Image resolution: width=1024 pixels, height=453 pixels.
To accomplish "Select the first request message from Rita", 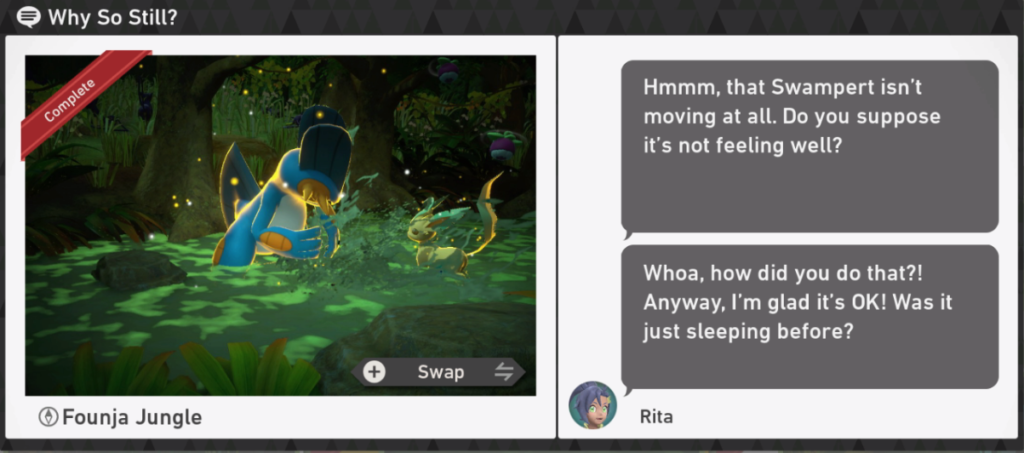I will [809, 145].
